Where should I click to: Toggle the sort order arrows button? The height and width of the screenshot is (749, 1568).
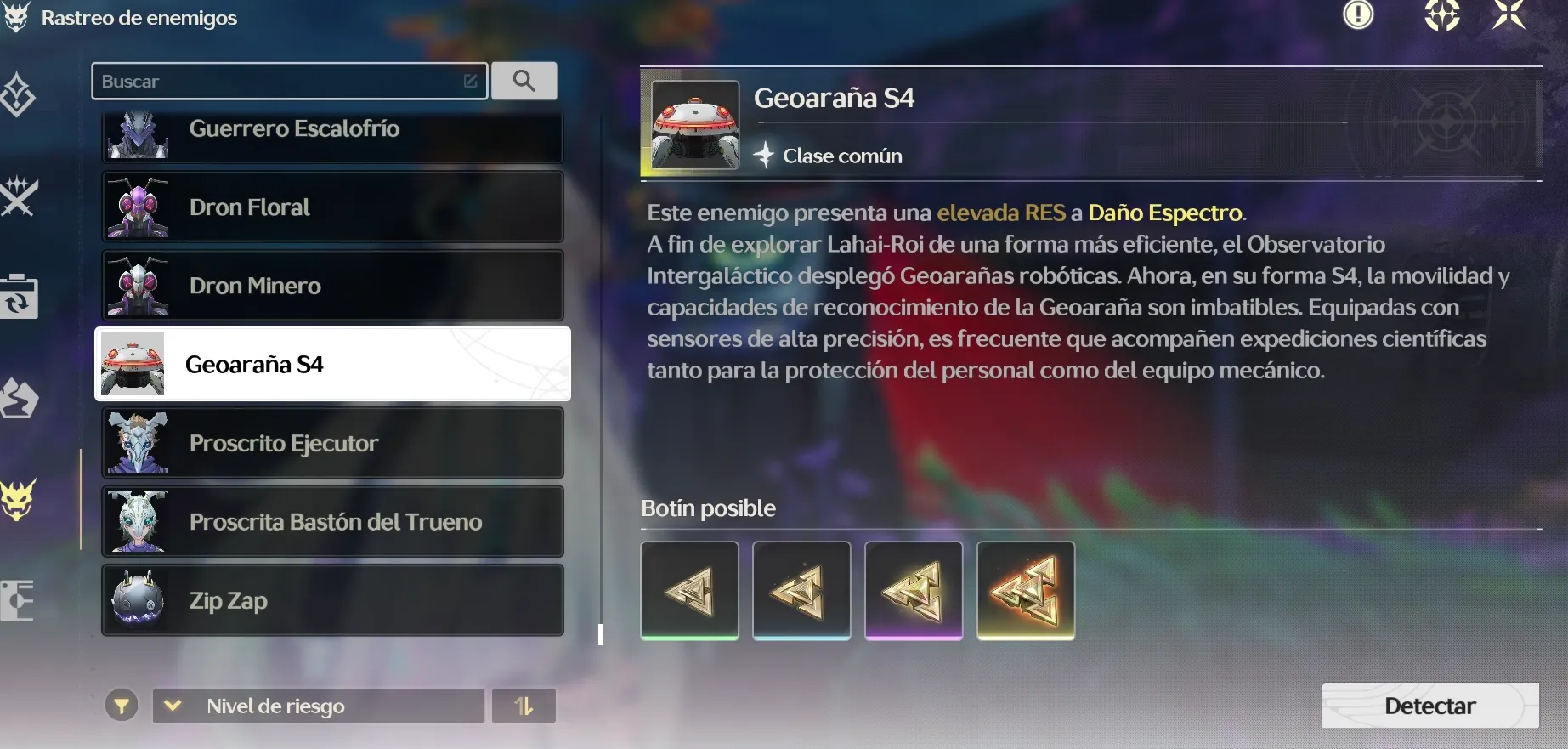524,706
